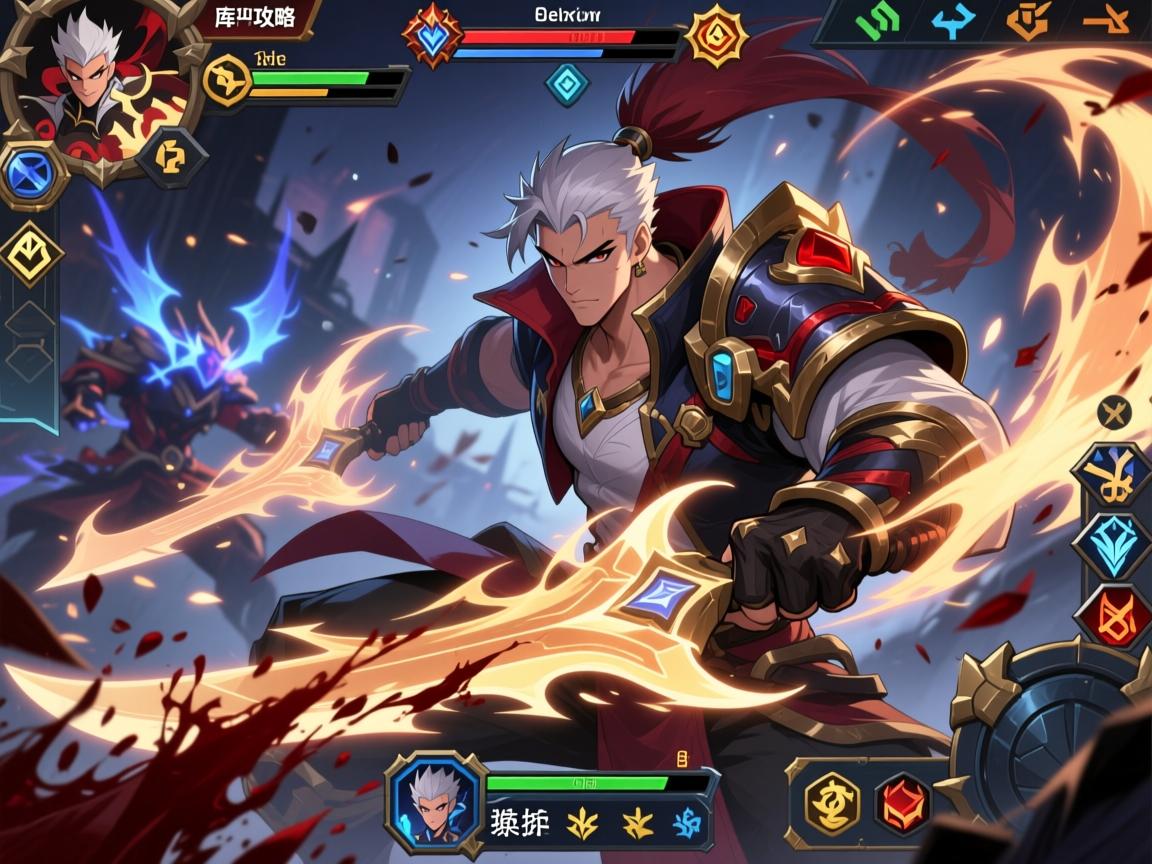Click the golden sun medallion icon
The width and height of the screenshot is (1152, 864).
tap(716, 36)
